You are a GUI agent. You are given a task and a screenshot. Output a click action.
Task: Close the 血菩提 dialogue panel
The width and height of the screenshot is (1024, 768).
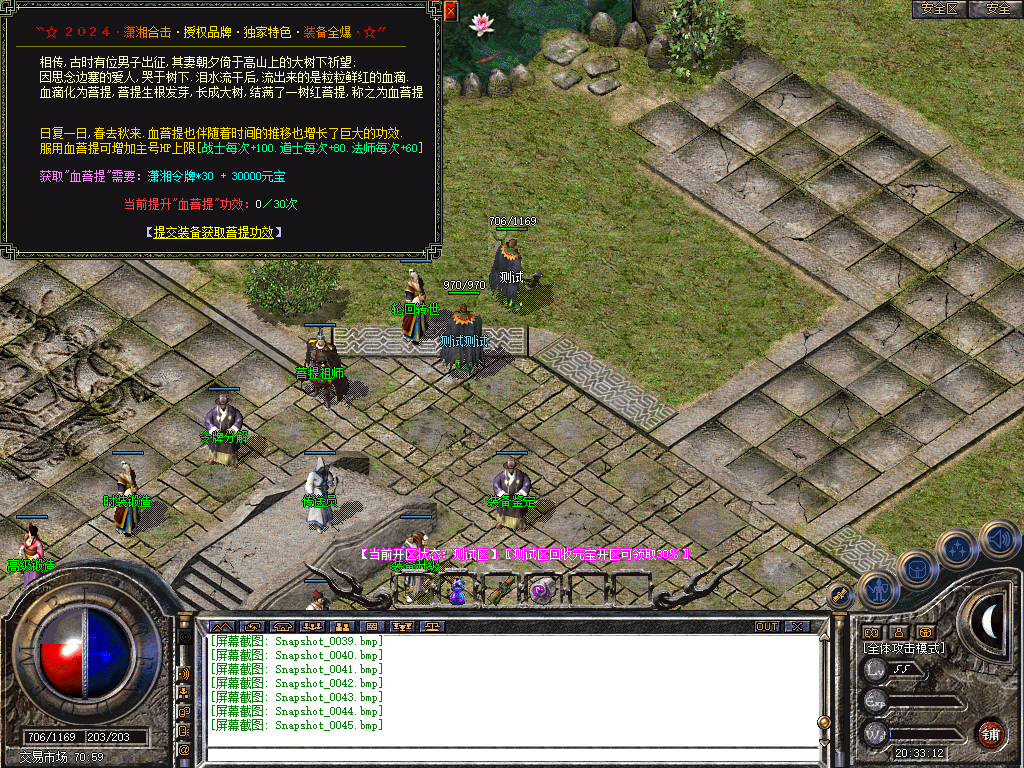450,12
